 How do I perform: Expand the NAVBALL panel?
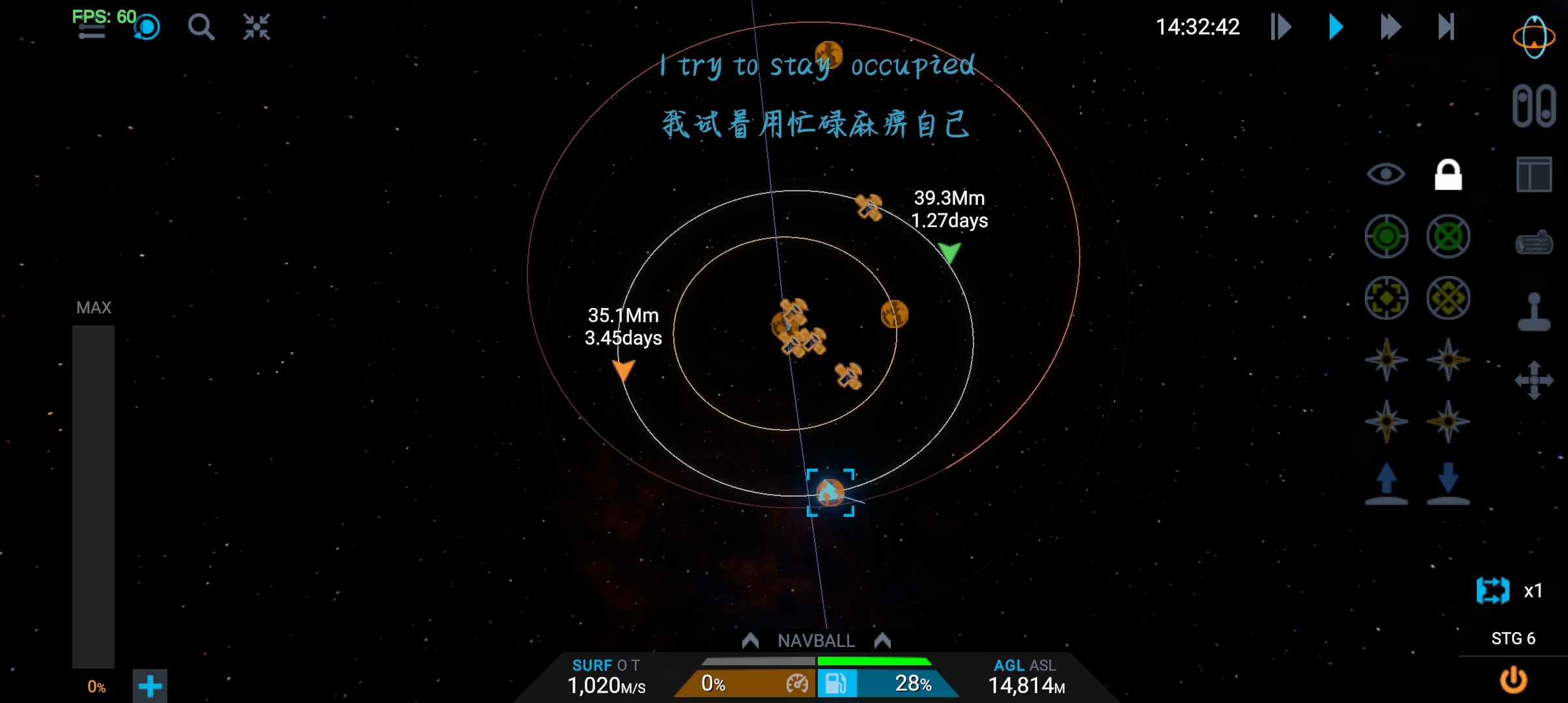point(816,641)
